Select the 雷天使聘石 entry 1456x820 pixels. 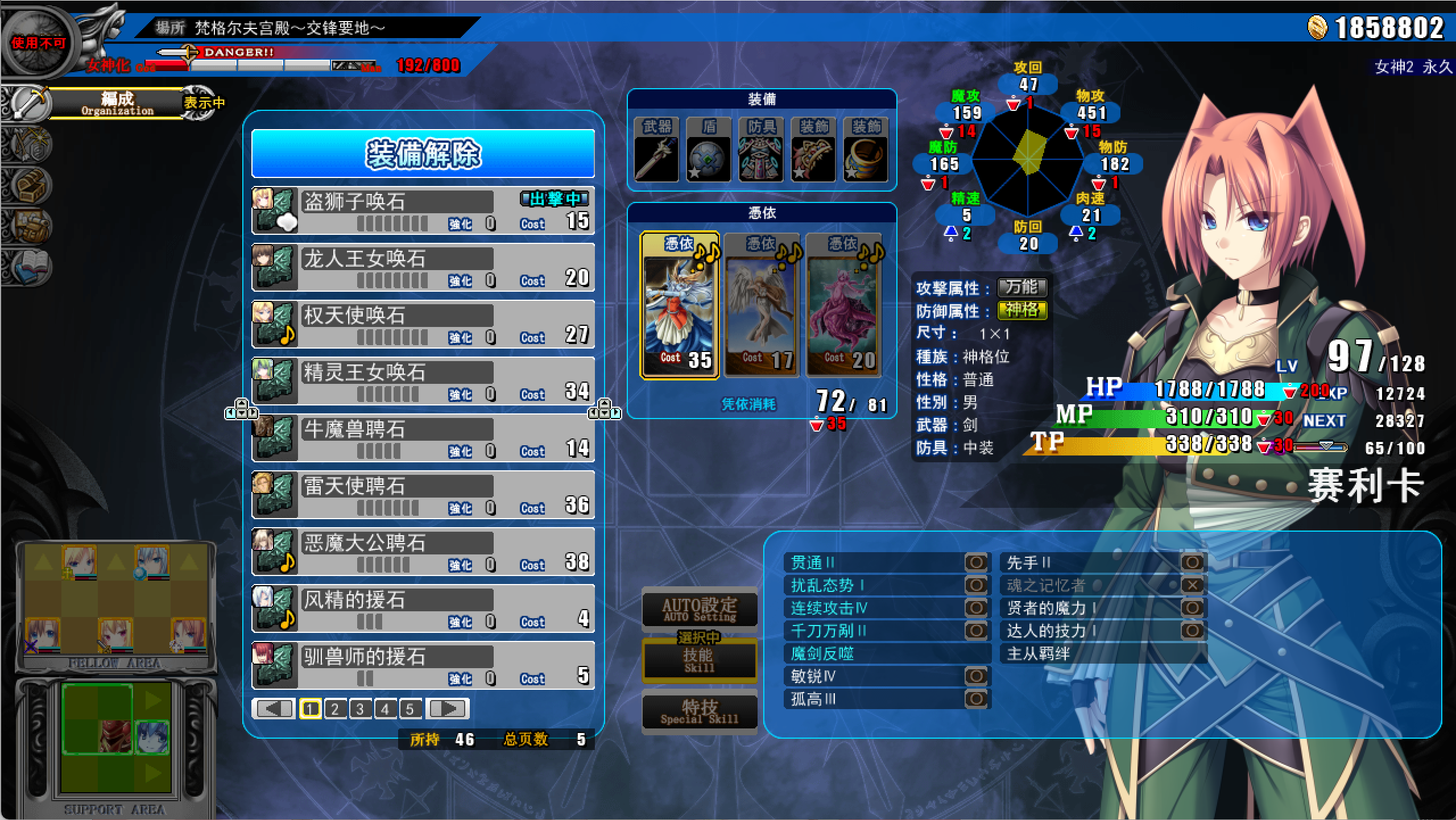click(x=423, y=495)
